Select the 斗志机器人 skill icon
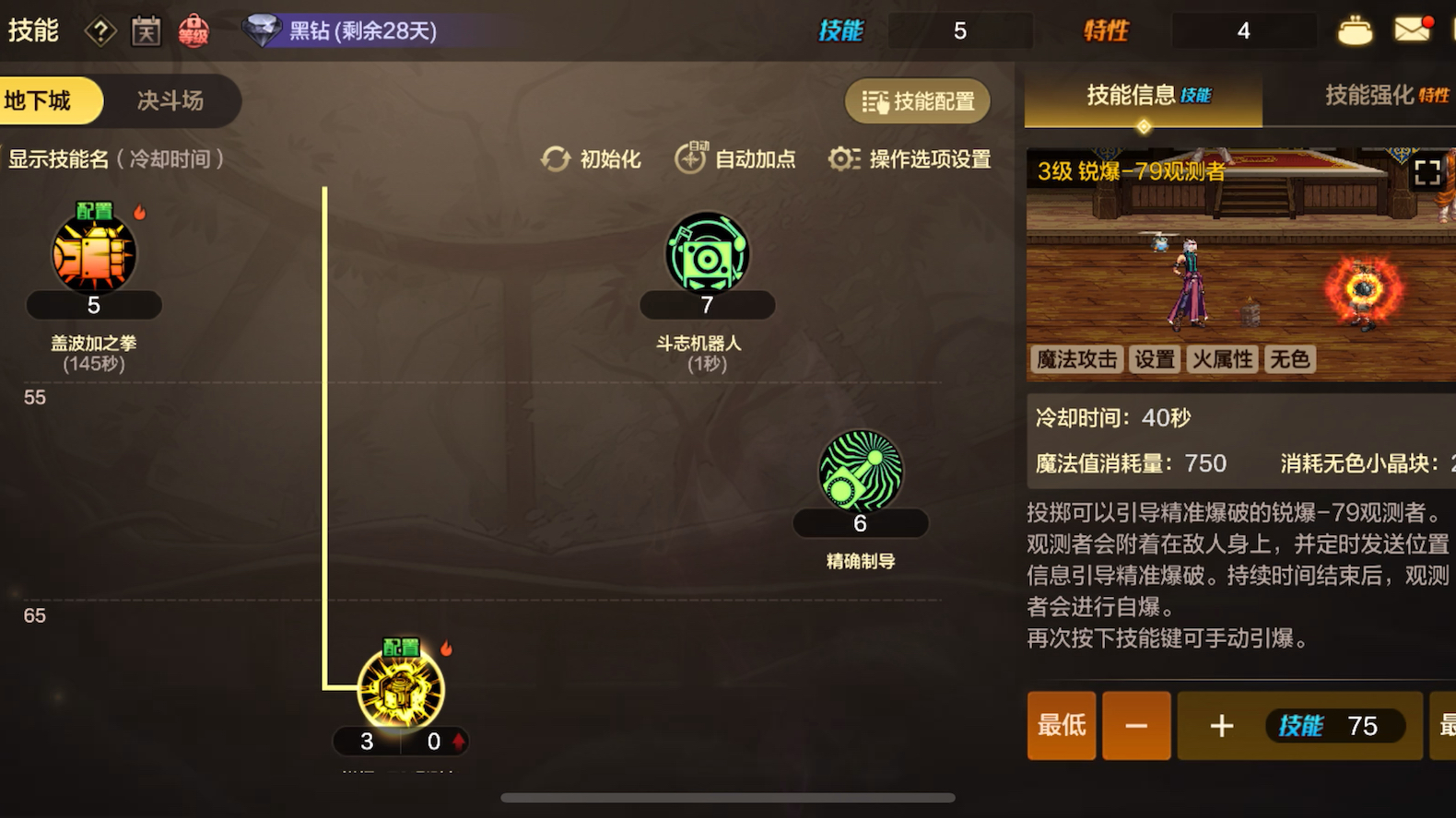Screen dimensions: 1456x818 pos(707,254)
